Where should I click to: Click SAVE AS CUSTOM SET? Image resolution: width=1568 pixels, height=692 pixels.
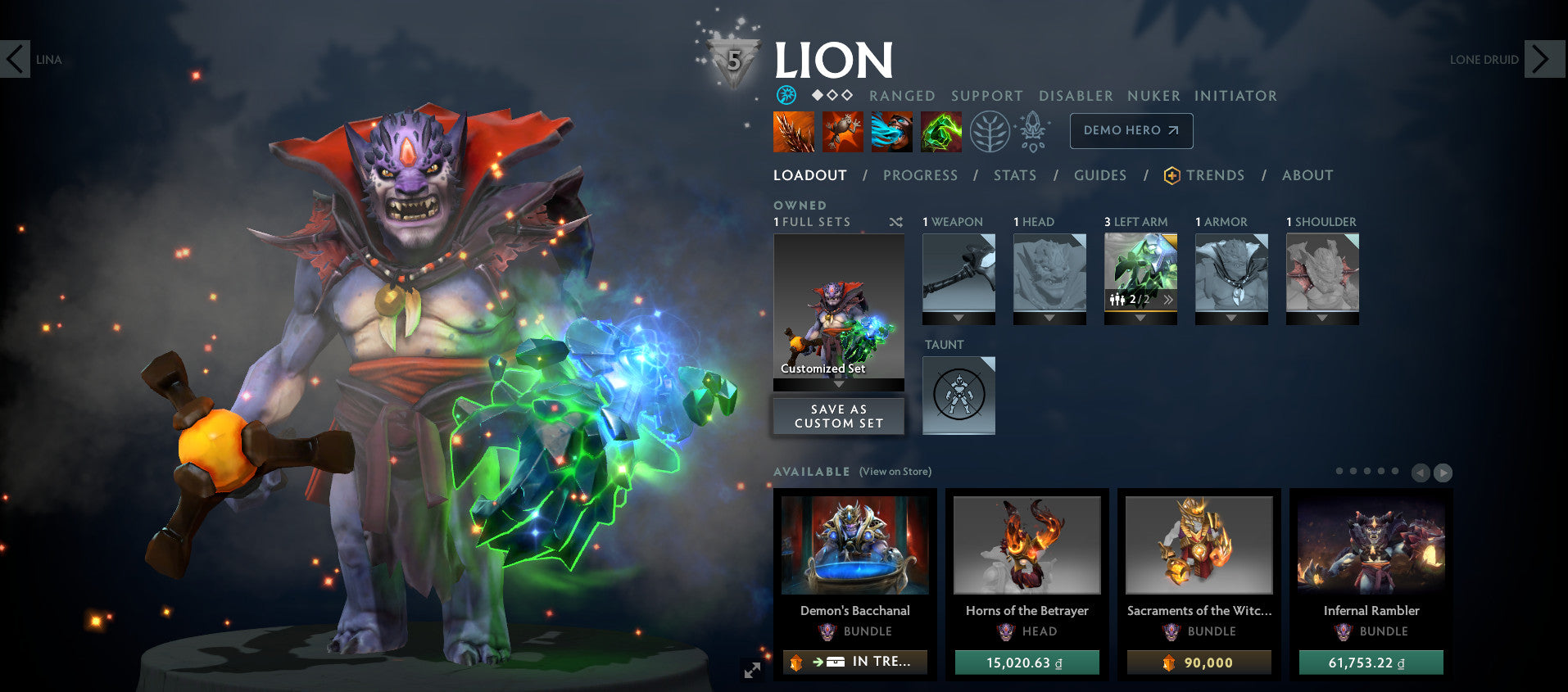point(837,415)
